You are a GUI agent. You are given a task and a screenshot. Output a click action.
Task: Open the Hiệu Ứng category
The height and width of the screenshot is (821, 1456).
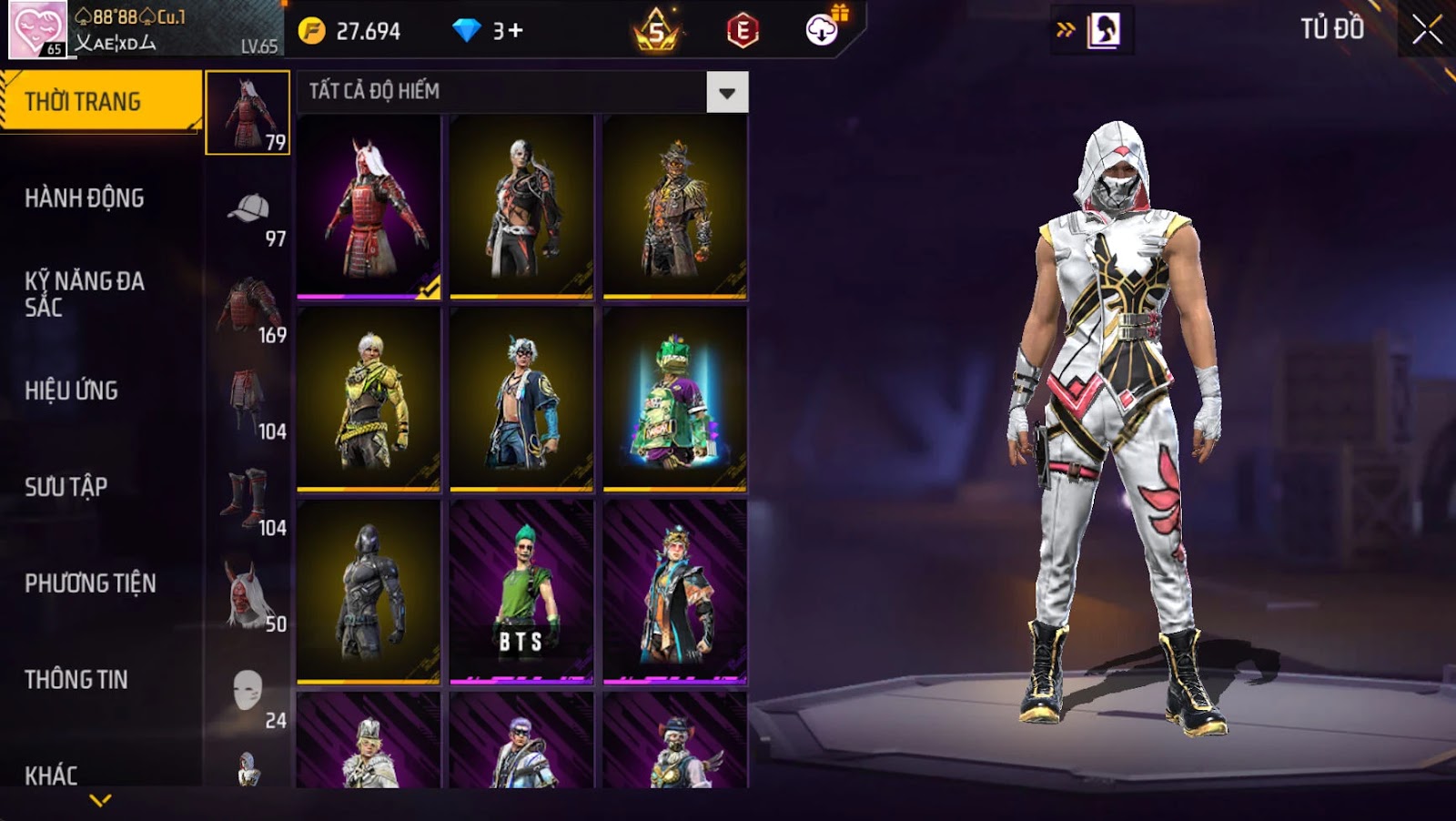click(72, 390)
